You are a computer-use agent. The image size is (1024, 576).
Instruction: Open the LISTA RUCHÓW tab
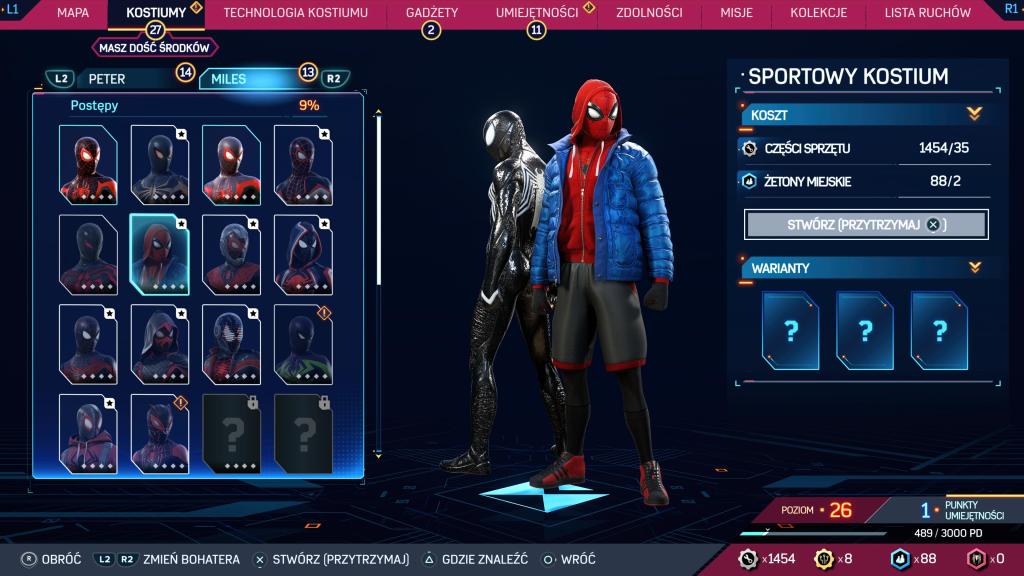pyautogui.click(x=927, y=13)
